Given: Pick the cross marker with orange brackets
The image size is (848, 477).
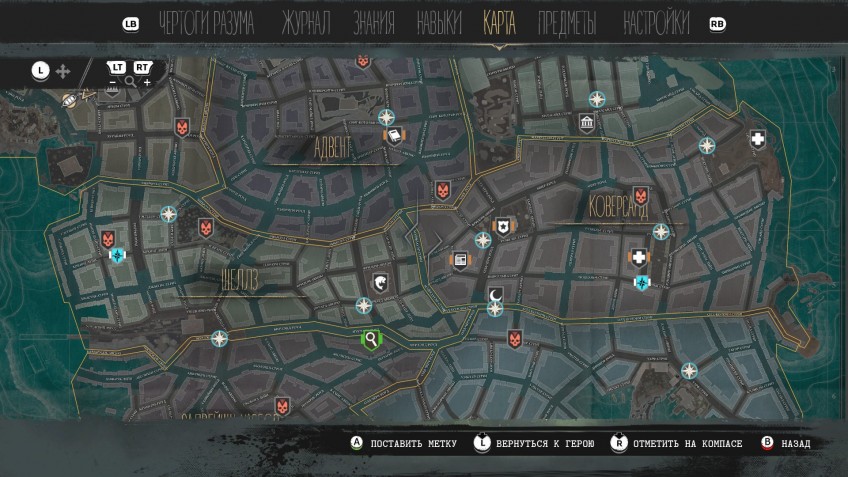Looking at the screenshot, I should pyautogui.click(x=639, y=257).
